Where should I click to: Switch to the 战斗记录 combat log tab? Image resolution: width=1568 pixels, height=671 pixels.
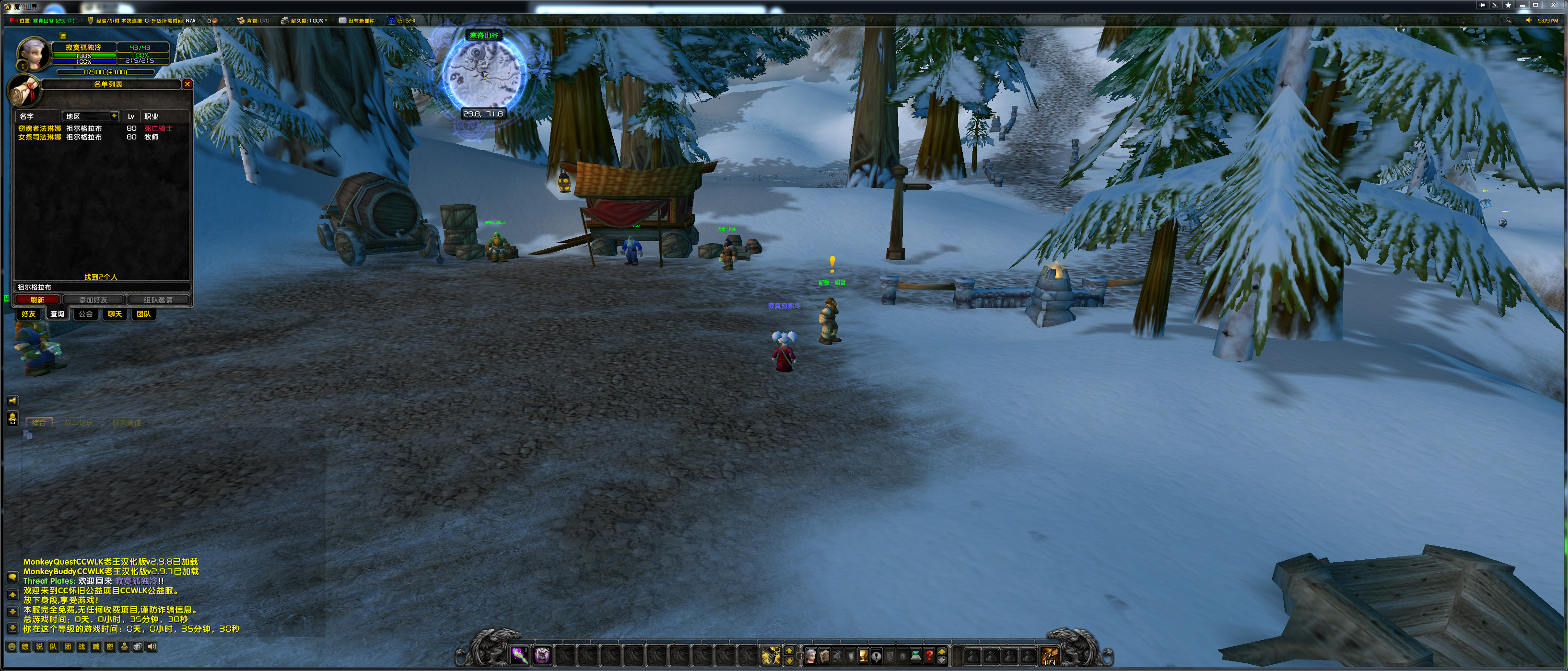(79, 423)
